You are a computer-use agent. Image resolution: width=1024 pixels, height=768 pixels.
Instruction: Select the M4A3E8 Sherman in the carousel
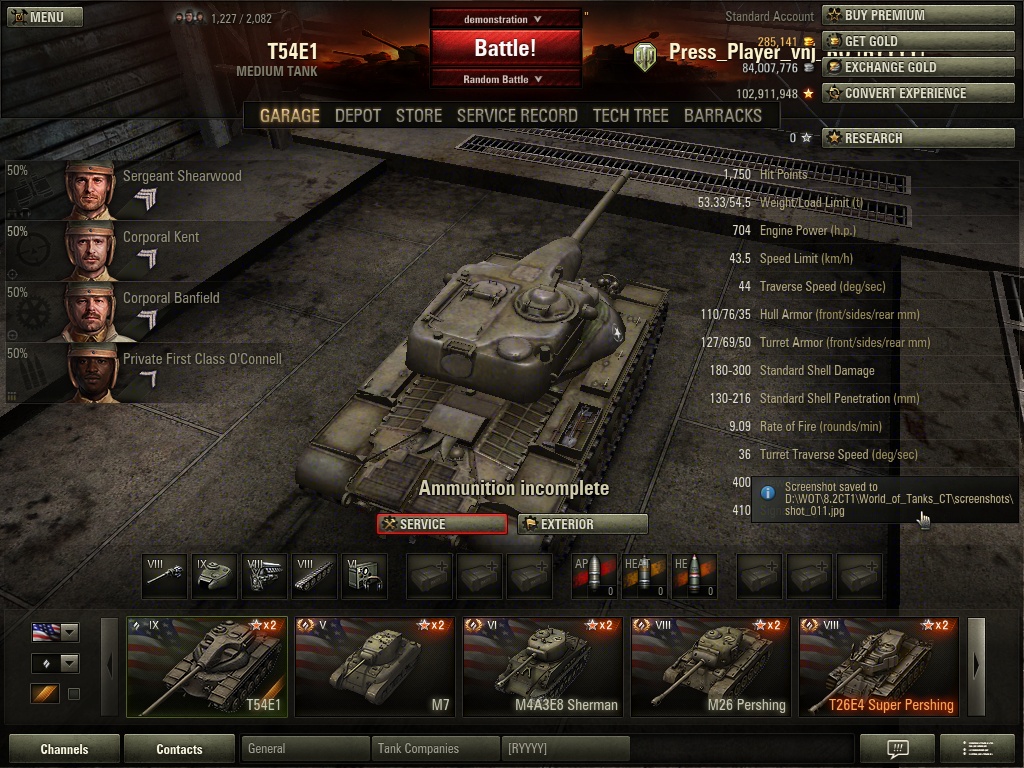[545, 667]
